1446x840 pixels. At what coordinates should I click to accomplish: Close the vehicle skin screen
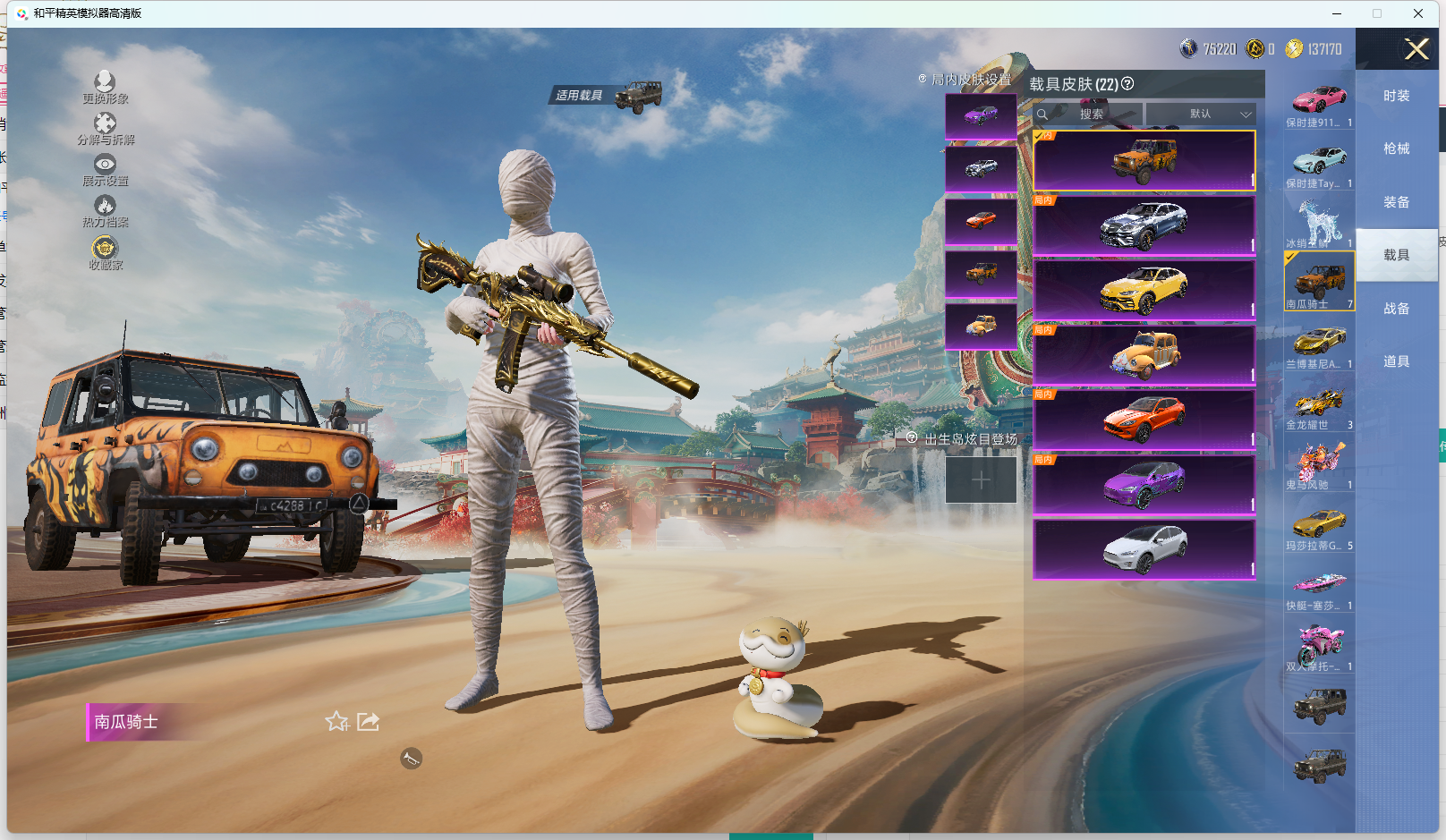1416,49
